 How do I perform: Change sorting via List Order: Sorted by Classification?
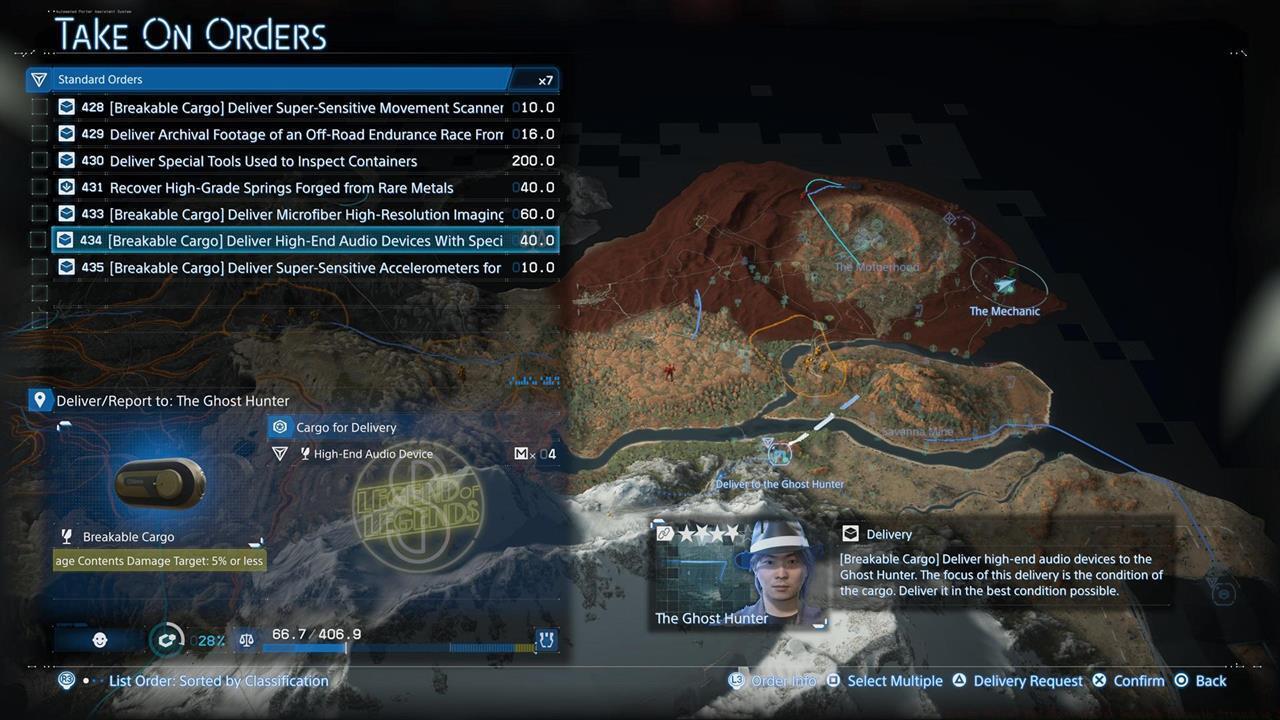(218, 680)
